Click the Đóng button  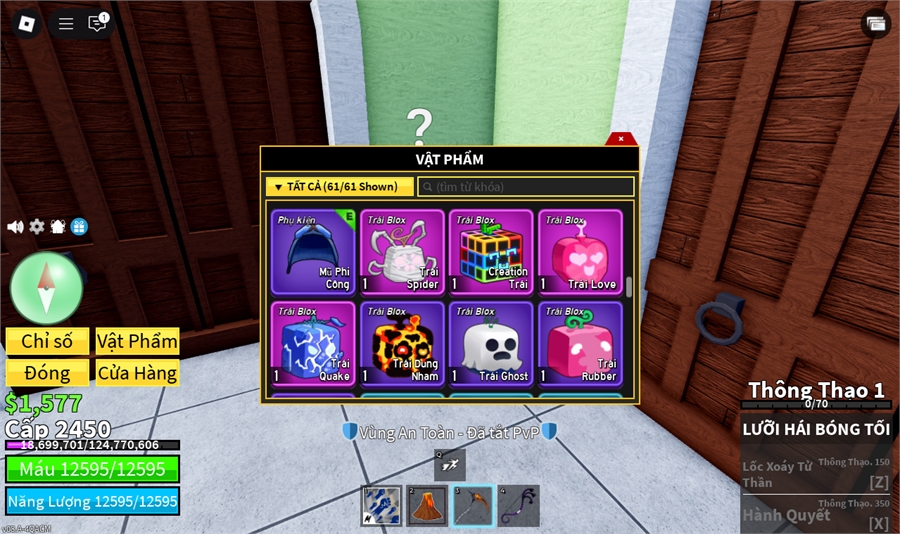pos(47,373)
